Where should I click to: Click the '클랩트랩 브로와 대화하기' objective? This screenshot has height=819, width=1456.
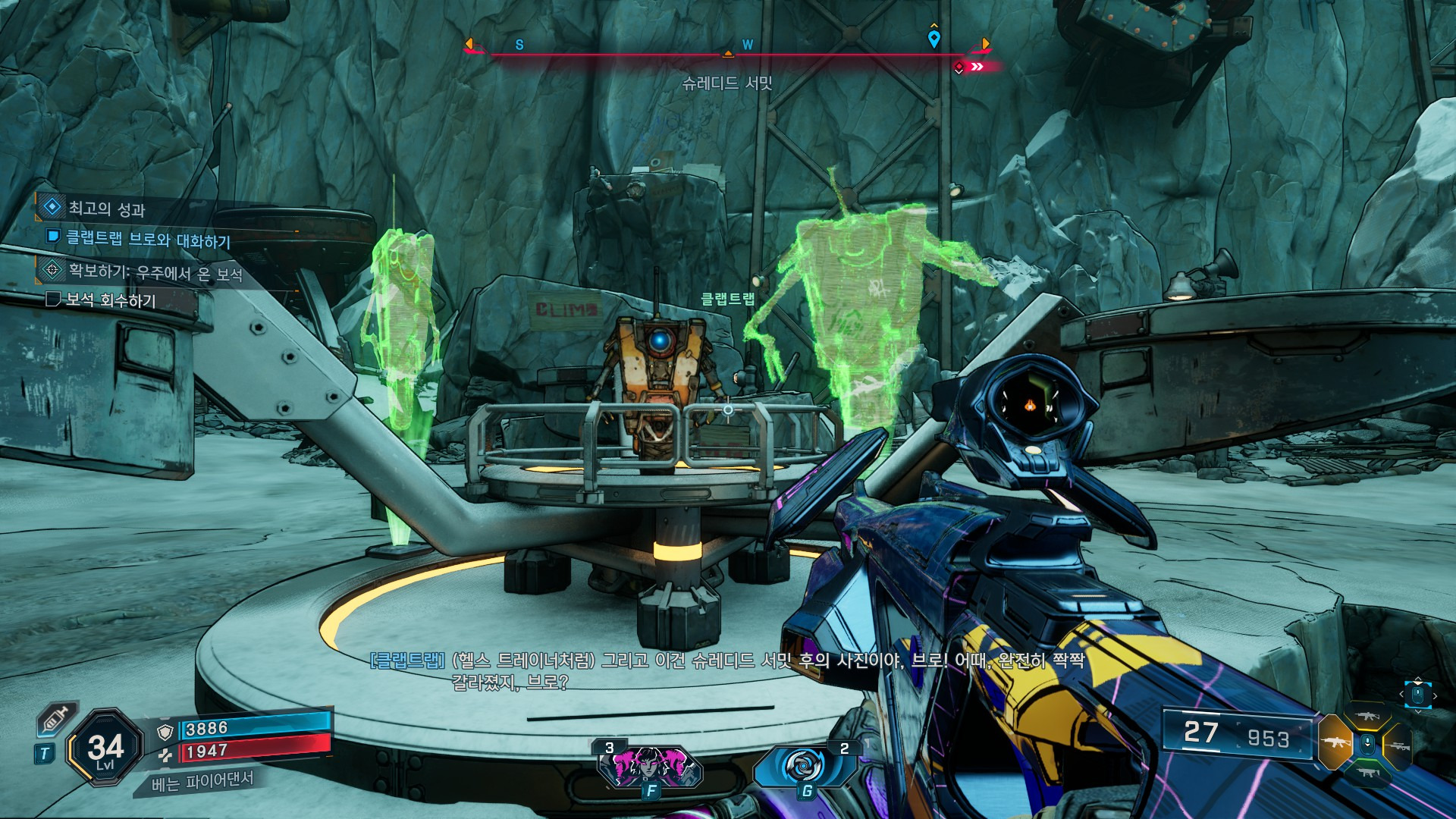point(148,239)
